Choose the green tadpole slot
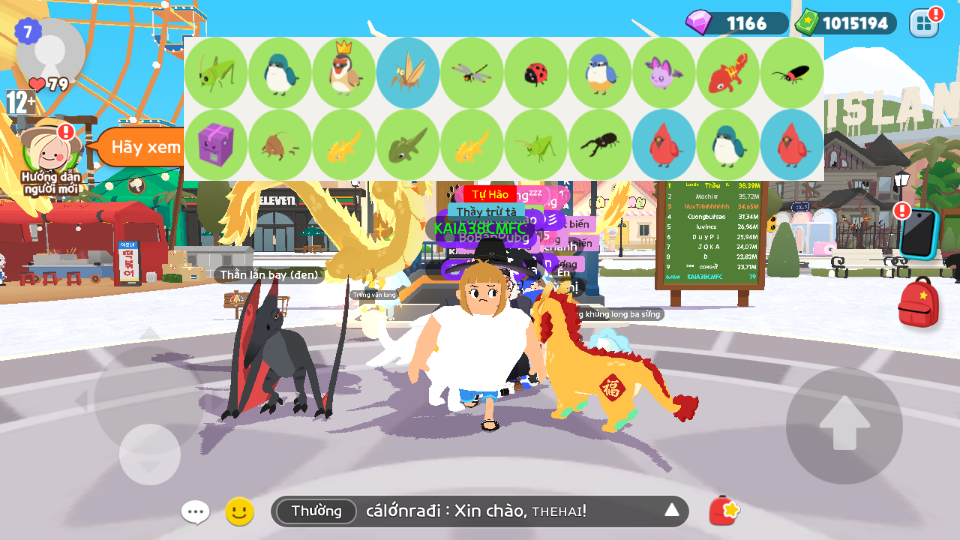Image resolution: width=960 pixels, height=540 pixels. tap(408, 145)
